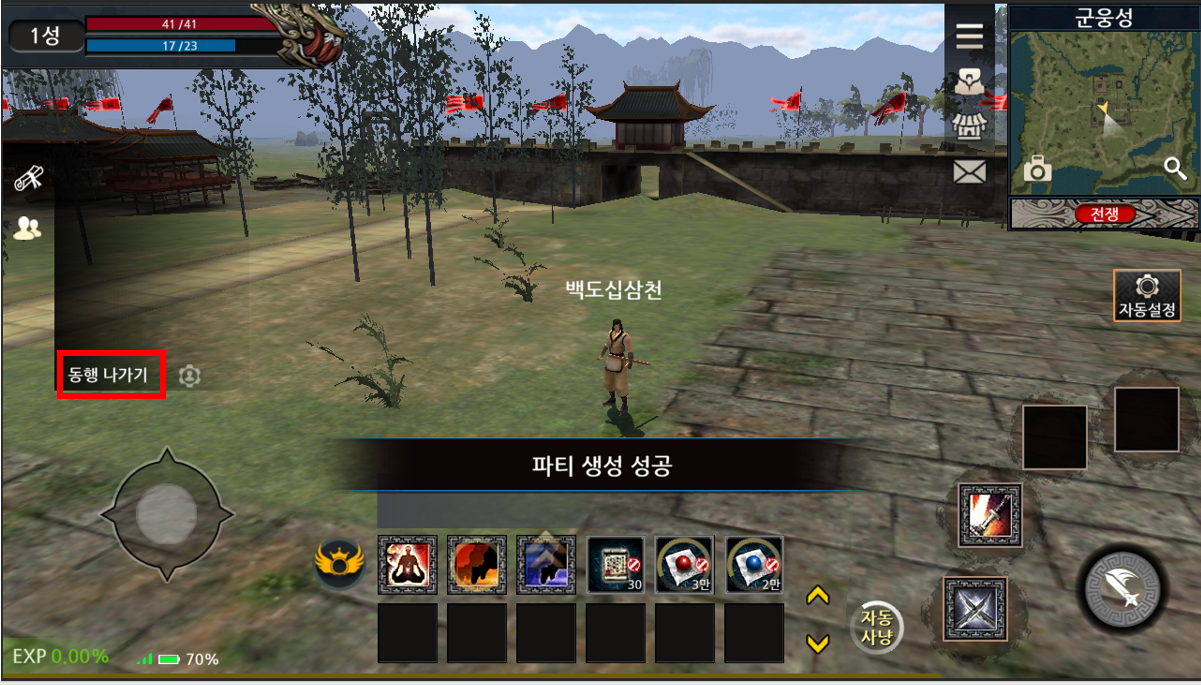Open 자동설정 auto settings
1201x685 pixels.
1147,296
